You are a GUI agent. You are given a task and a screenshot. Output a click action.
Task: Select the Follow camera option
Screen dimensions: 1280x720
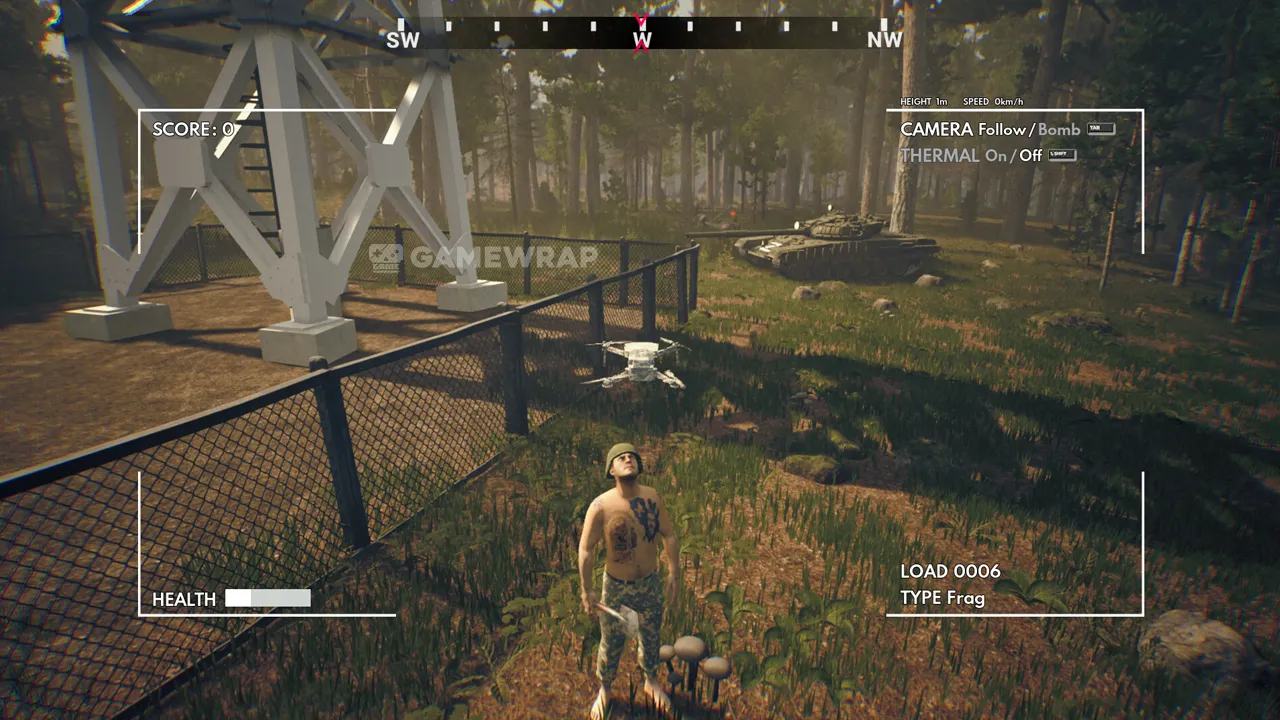click(1001, 130)
